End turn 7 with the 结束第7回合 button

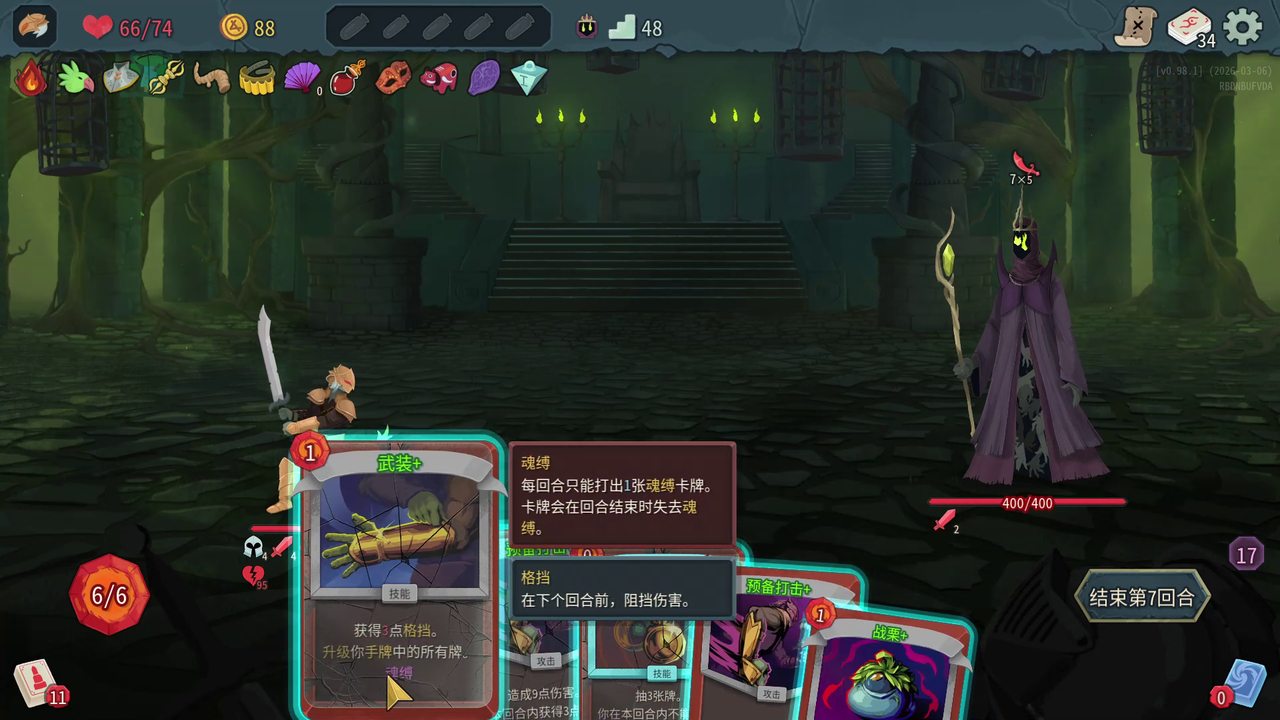pyautogui.click(x=1142, y=598)
